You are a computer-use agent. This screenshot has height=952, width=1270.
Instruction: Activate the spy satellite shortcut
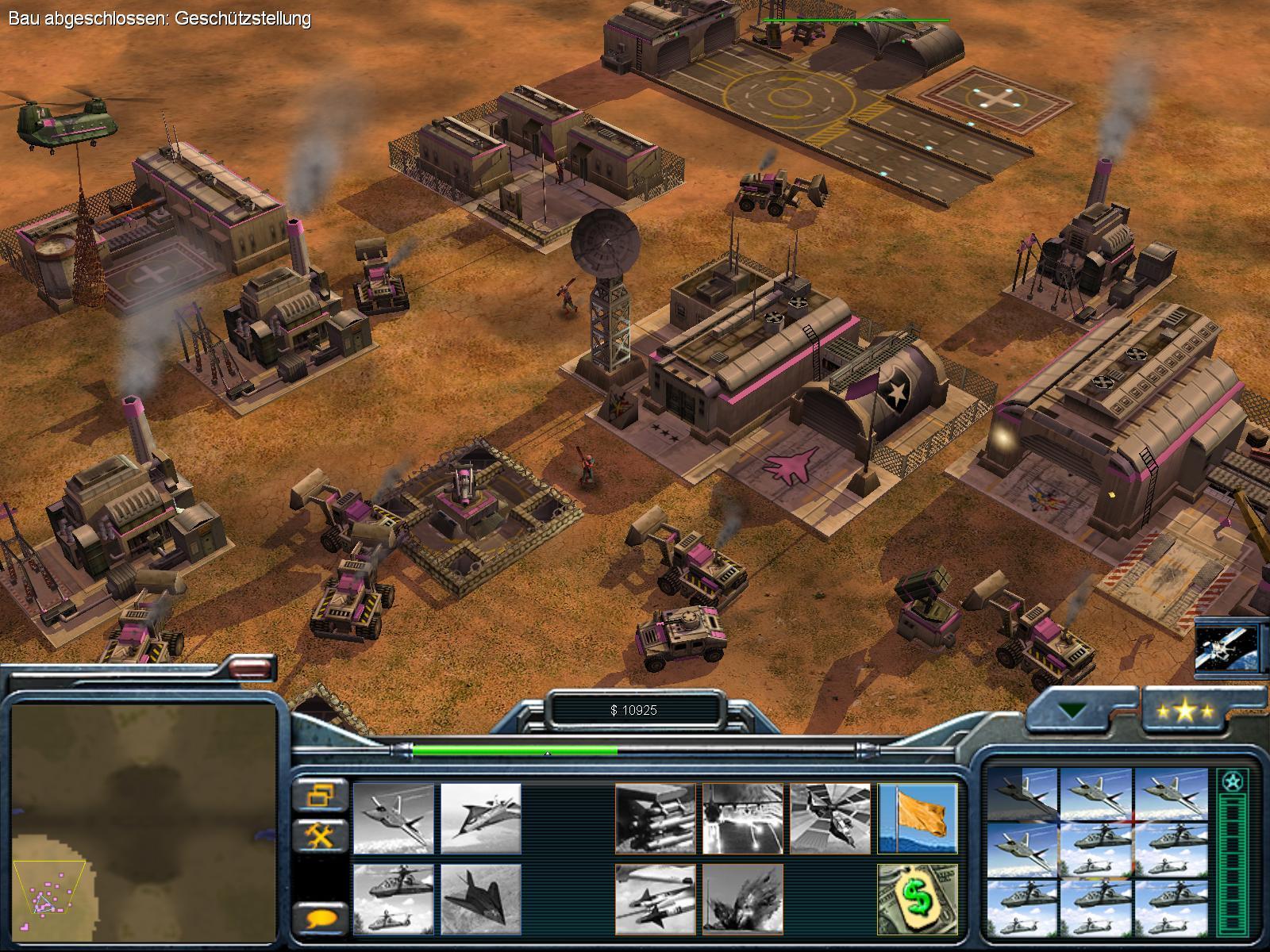[x=1227, y=647]
